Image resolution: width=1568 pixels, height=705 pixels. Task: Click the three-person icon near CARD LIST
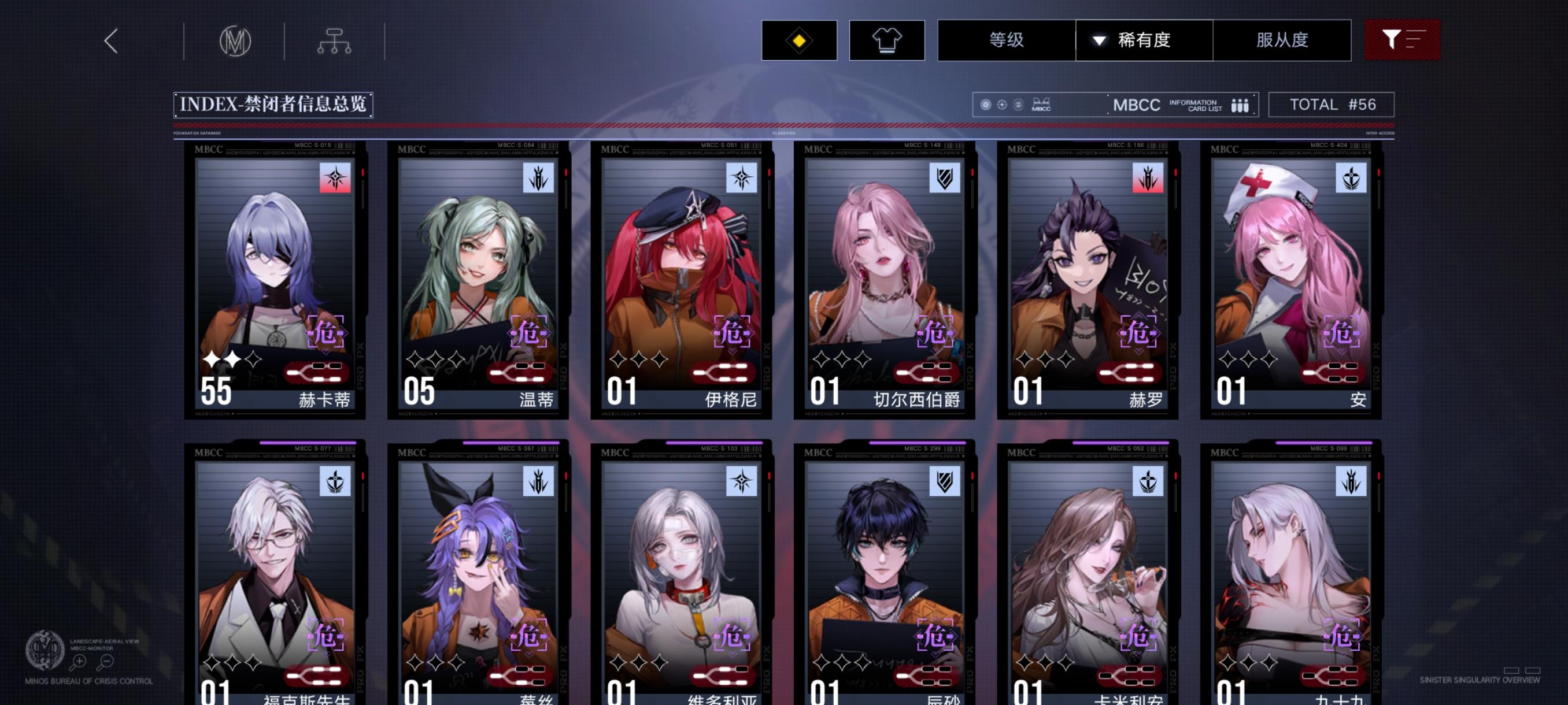[x=1242, y=105]
